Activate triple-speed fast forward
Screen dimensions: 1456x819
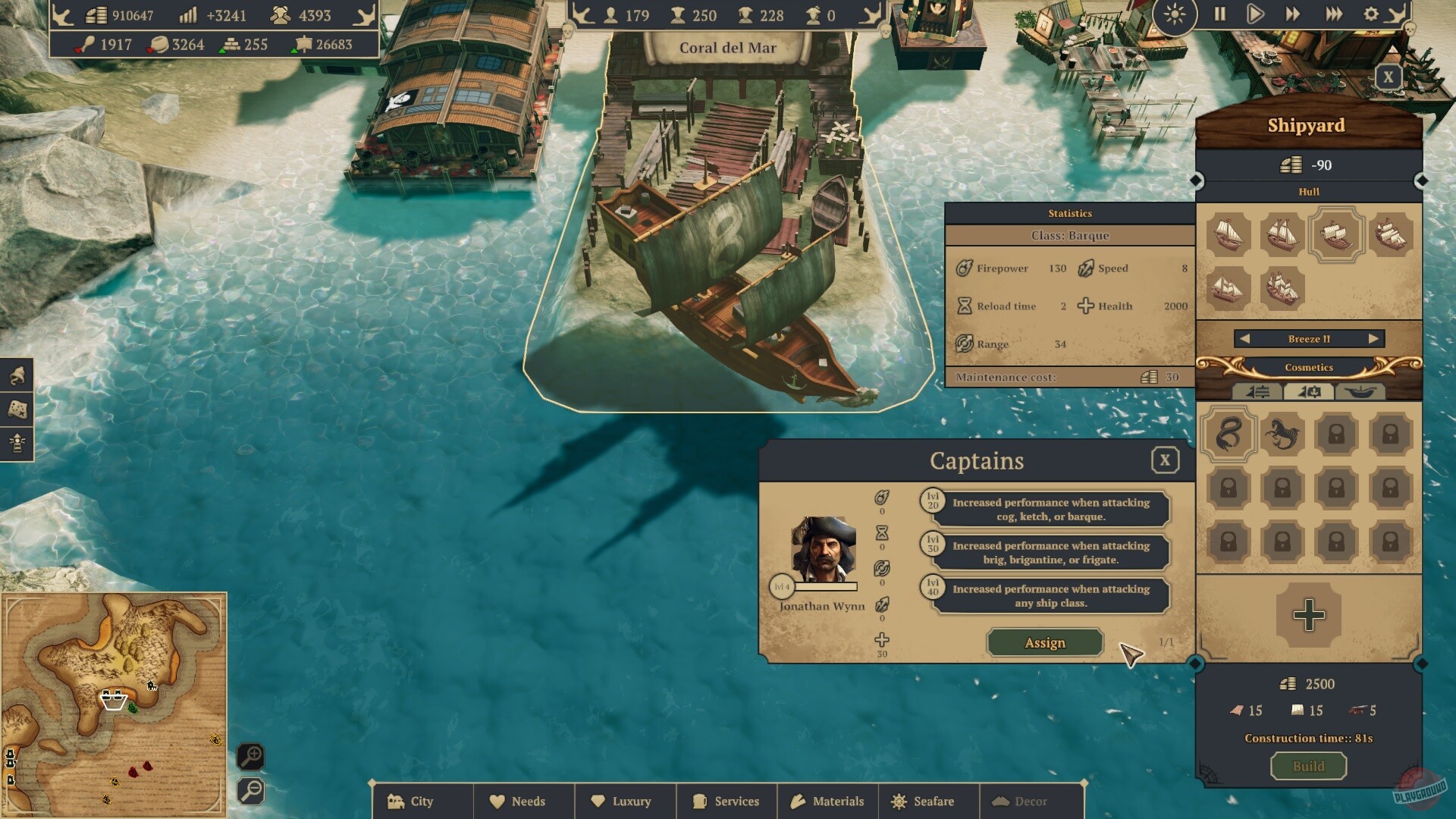click(1334, 14)
